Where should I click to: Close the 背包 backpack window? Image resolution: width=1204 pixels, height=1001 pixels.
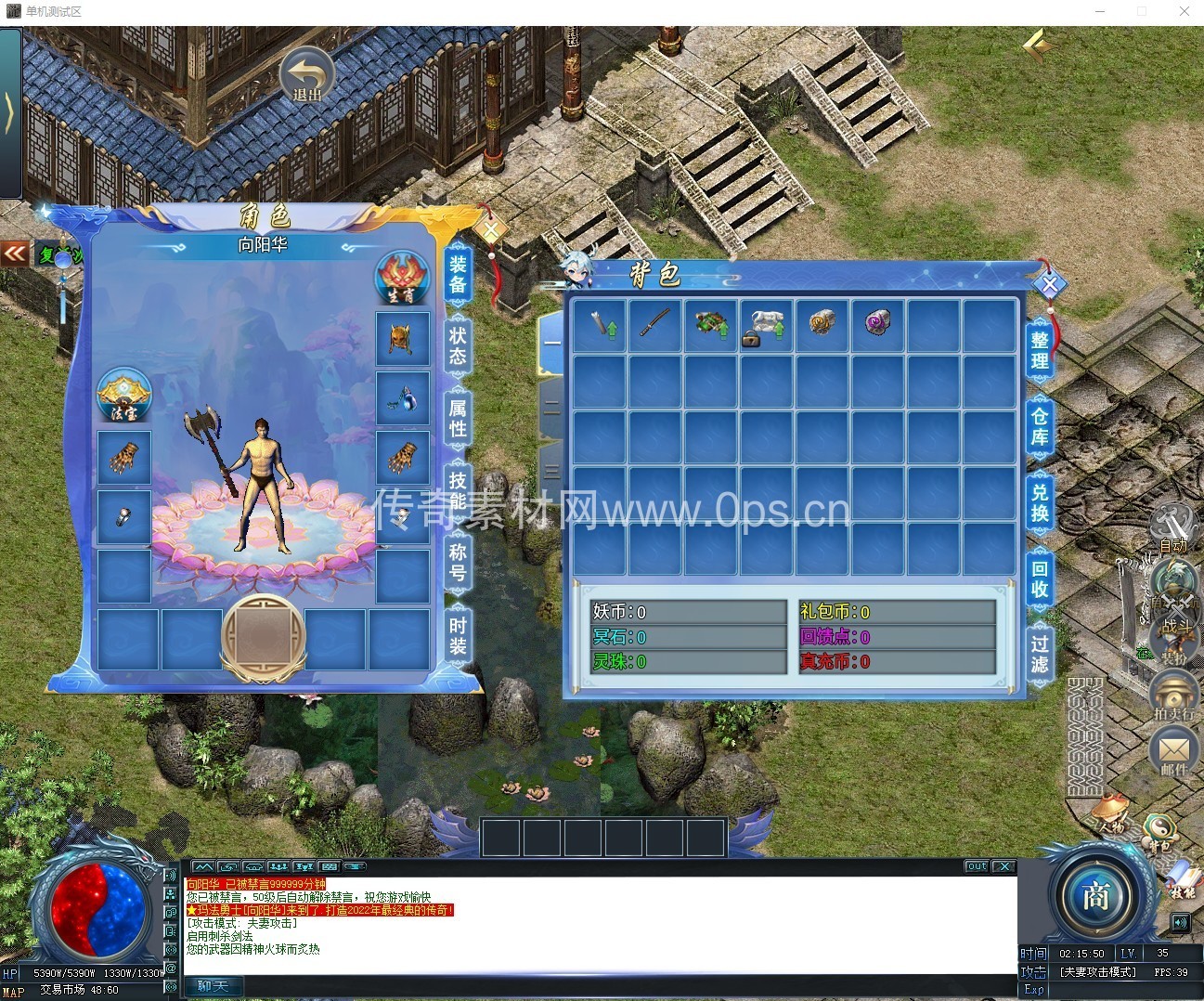coord(1049,284)
